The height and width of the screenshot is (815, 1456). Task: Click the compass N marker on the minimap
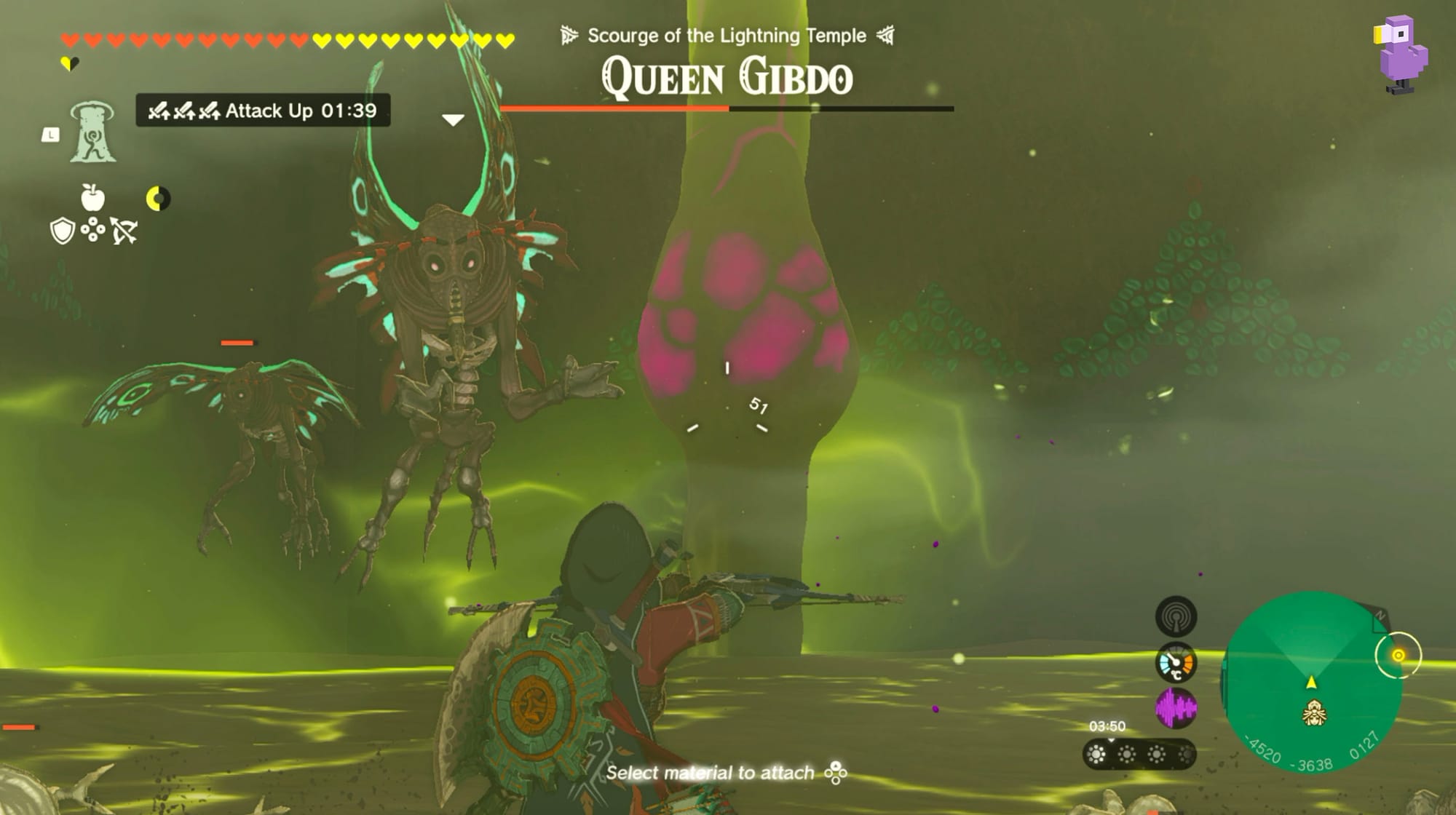pos(1381,616)
